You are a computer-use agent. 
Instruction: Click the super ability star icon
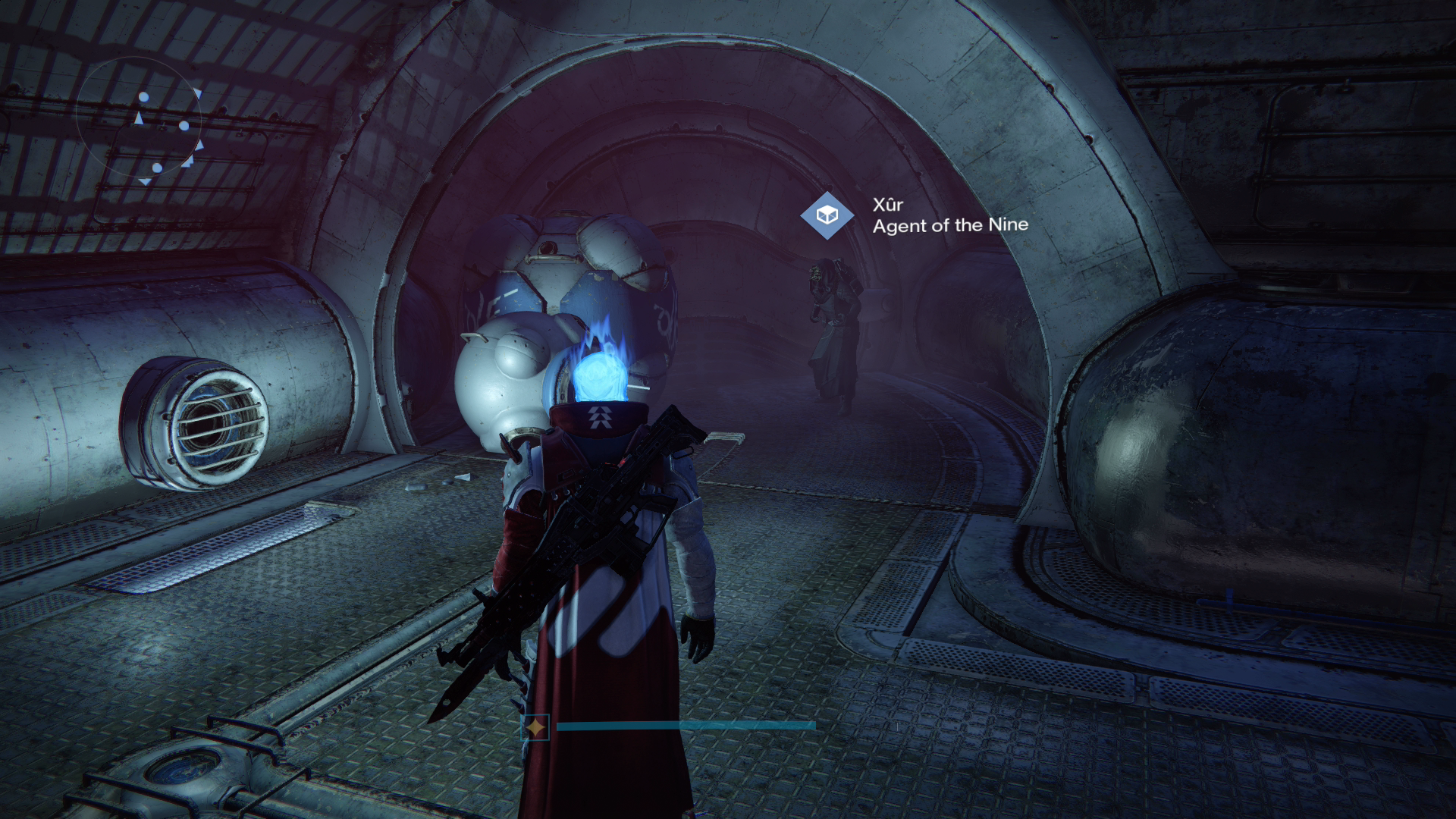(535, 727)
